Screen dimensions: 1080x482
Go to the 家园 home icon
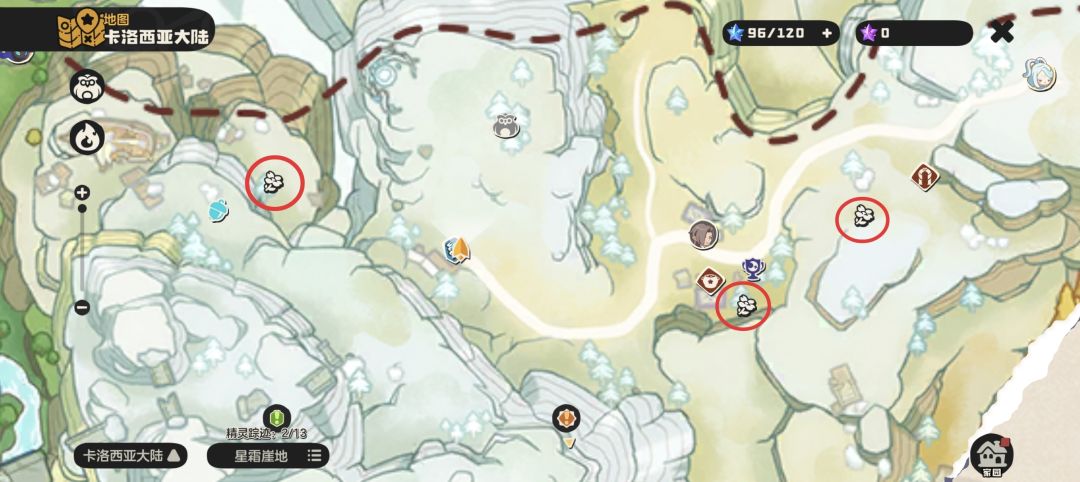[991, 454]
